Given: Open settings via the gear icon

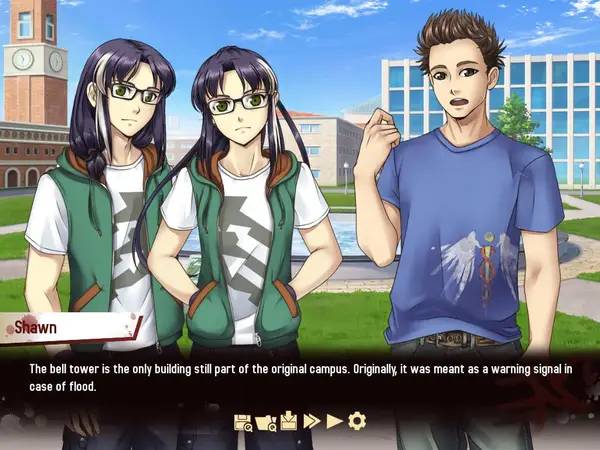Looking at the screenshot, I should 357,421.
